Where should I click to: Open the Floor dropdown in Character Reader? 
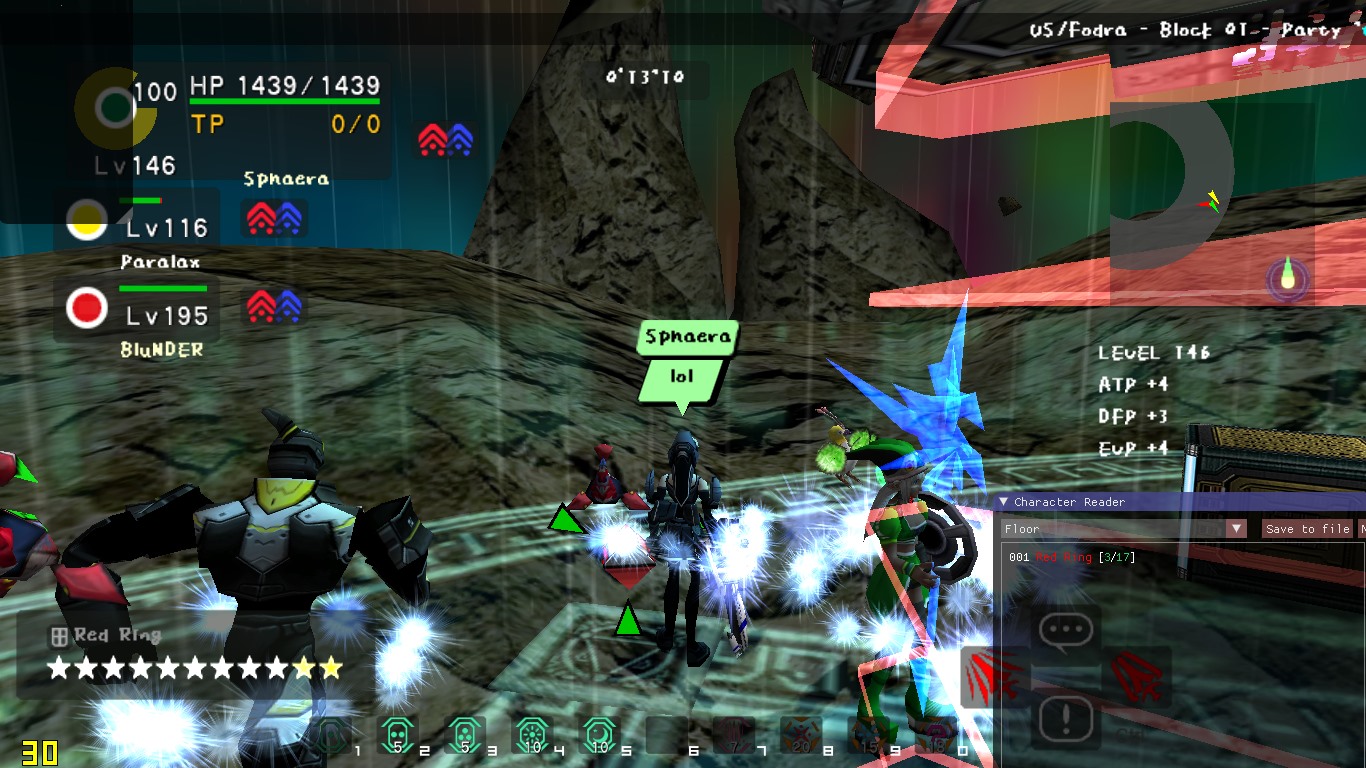pyautogui.click(x=1237, y=529)
